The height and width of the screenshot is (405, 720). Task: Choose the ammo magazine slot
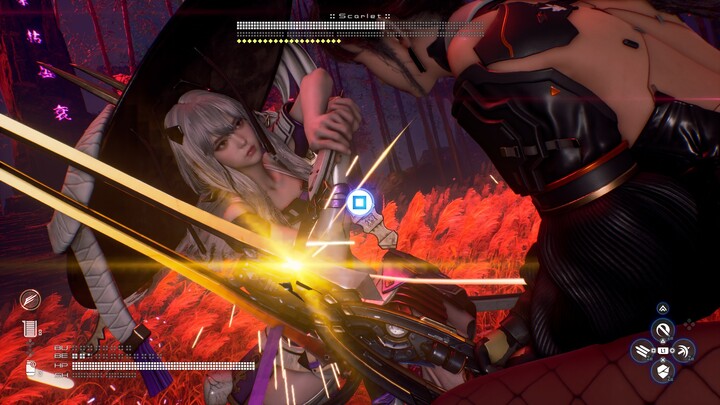point(31,328)
